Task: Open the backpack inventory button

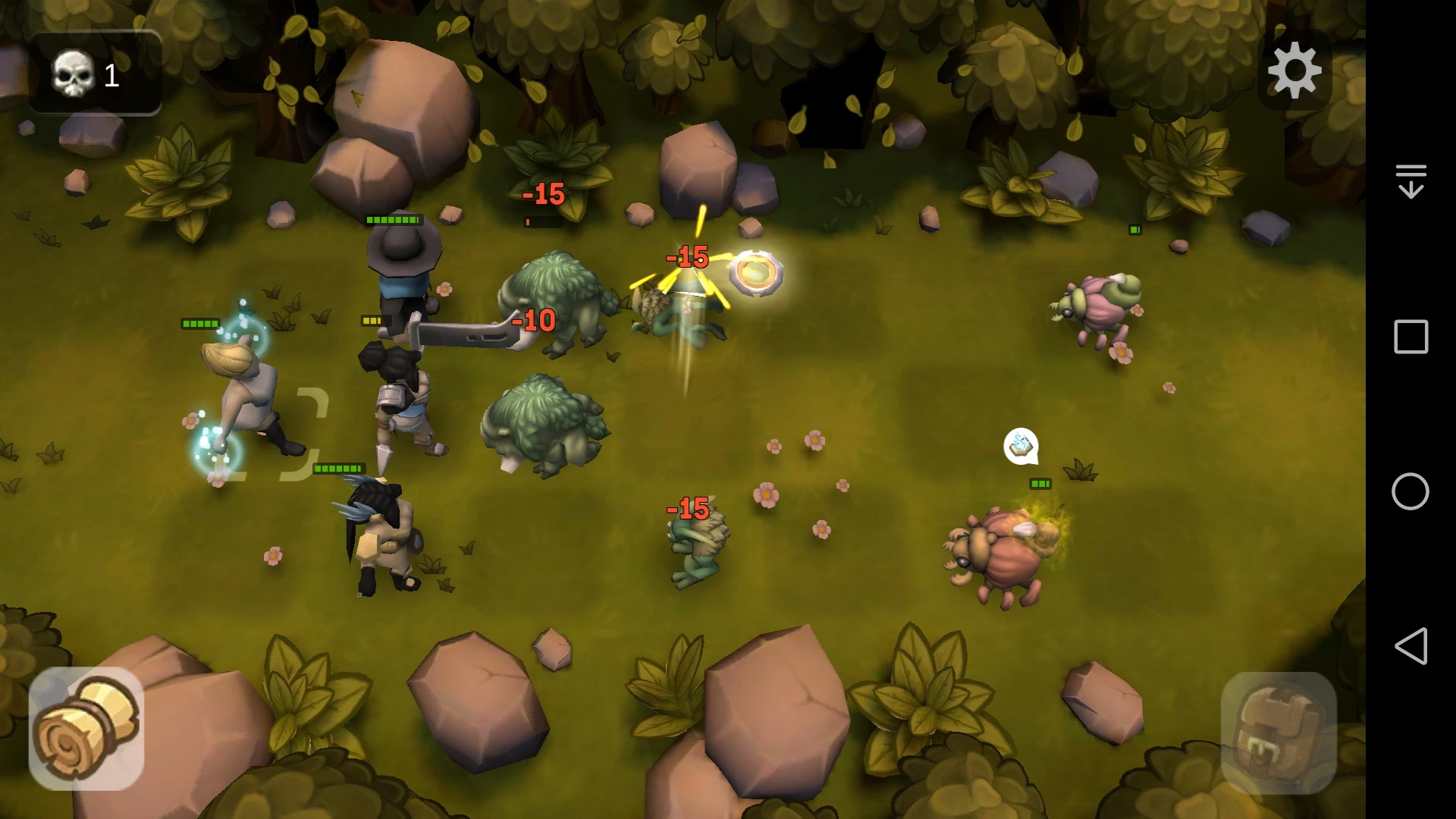Action: coord(1279,731)
